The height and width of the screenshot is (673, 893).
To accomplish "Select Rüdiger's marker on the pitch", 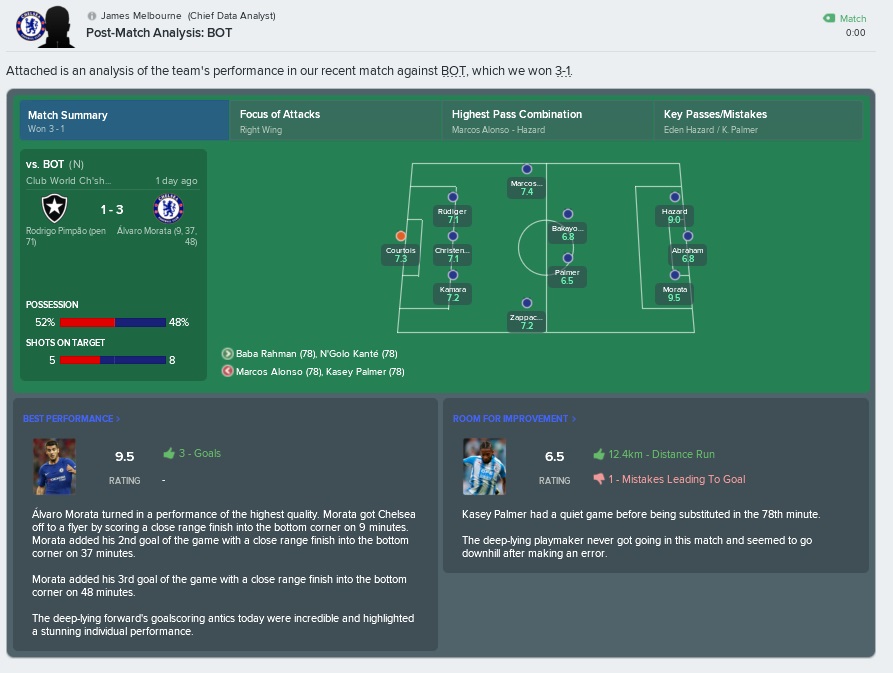I will [453, 198].
